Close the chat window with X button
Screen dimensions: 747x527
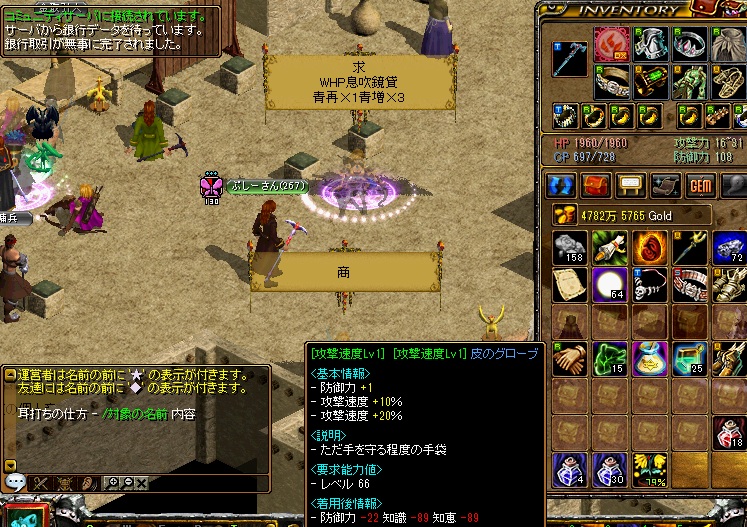140,483
